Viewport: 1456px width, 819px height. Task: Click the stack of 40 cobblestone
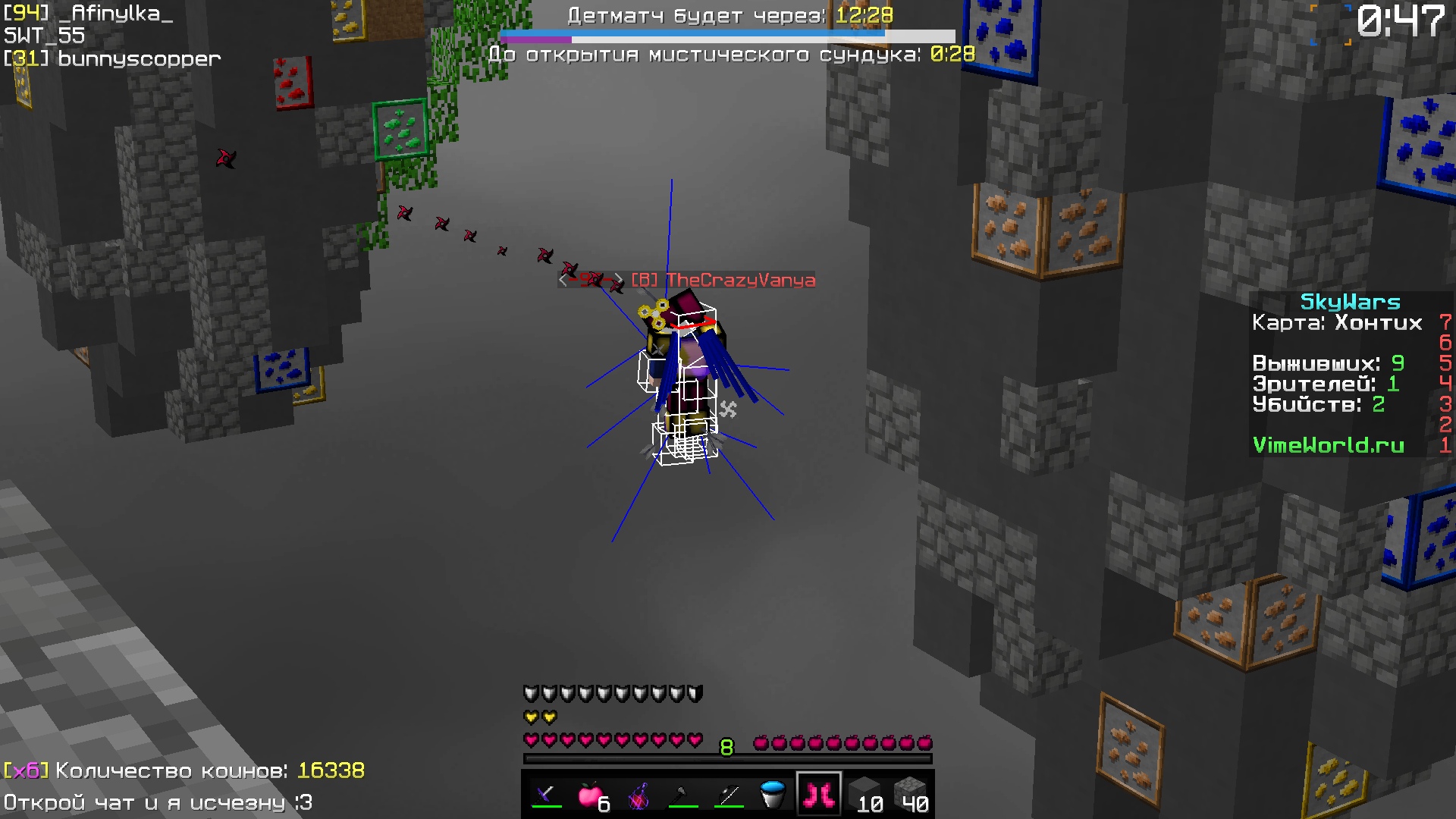pos(914,795)
